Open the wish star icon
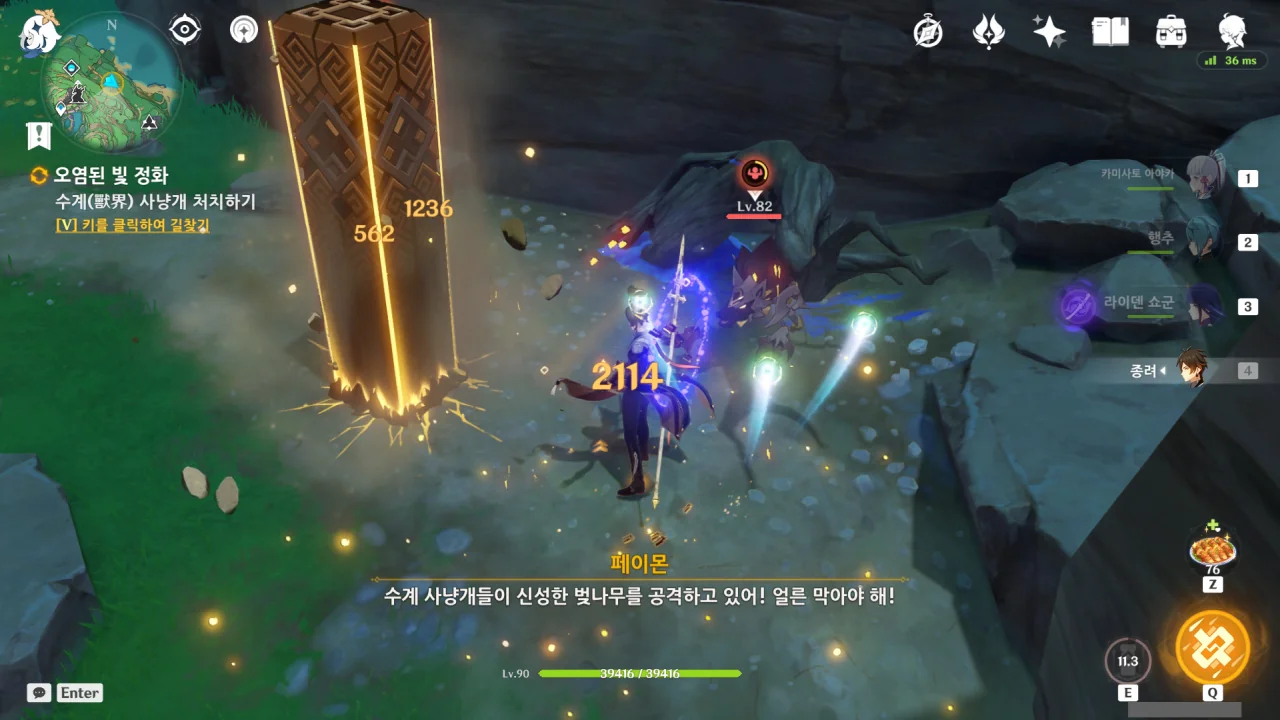Screen dimensions: 1280x720 tap(1049, 32)
